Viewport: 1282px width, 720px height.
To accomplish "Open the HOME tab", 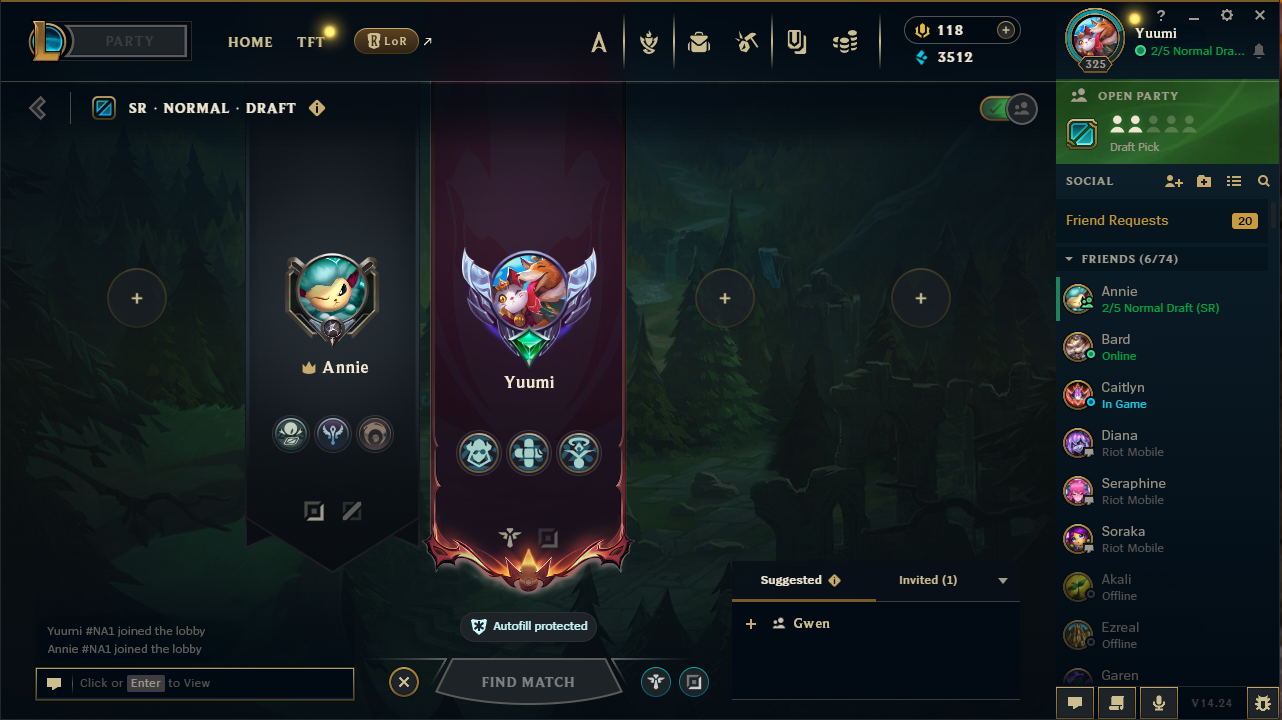I will [x=250, y=42].
